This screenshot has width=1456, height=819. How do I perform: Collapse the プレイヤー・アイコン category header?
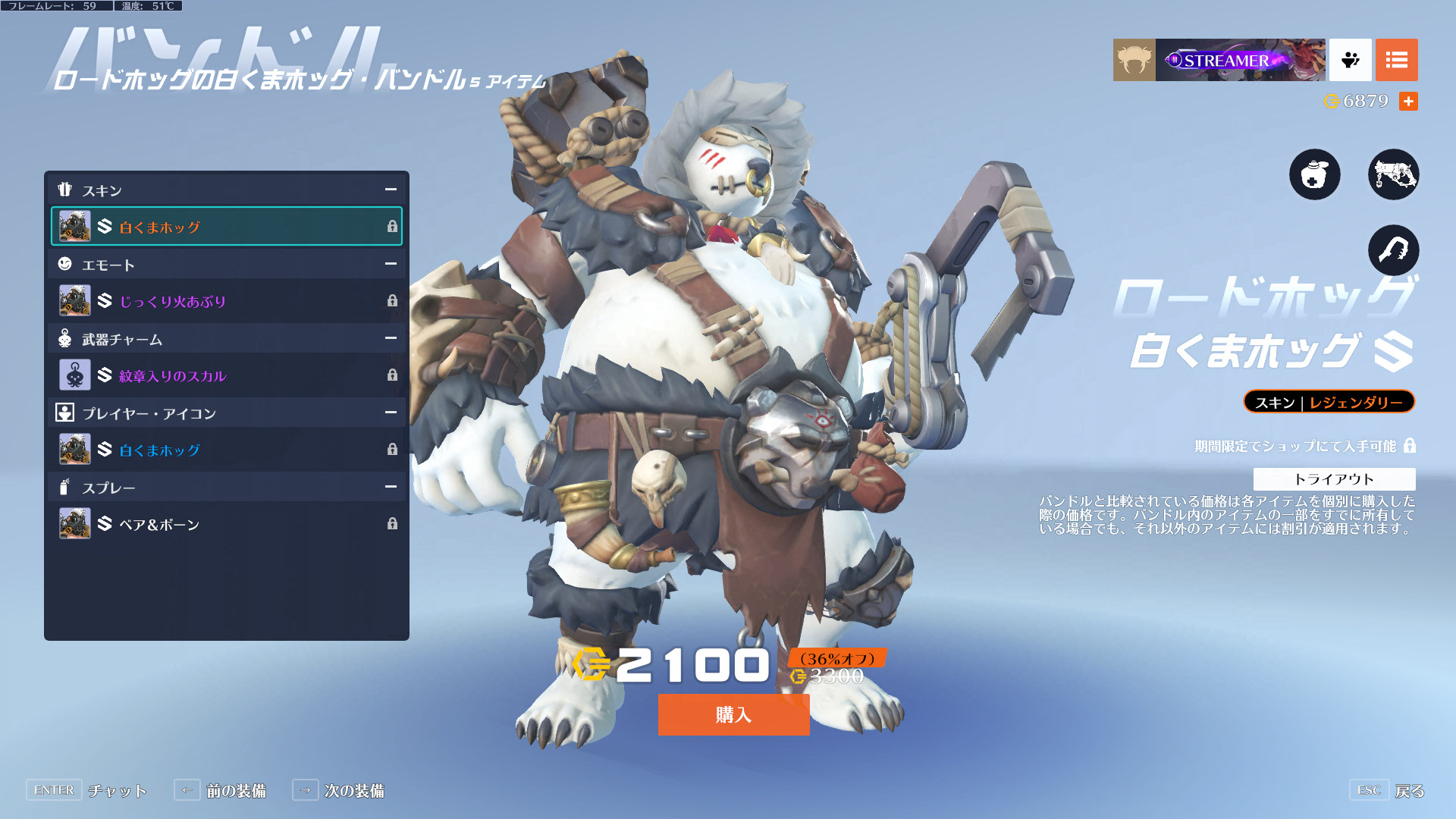click(391, 413)
